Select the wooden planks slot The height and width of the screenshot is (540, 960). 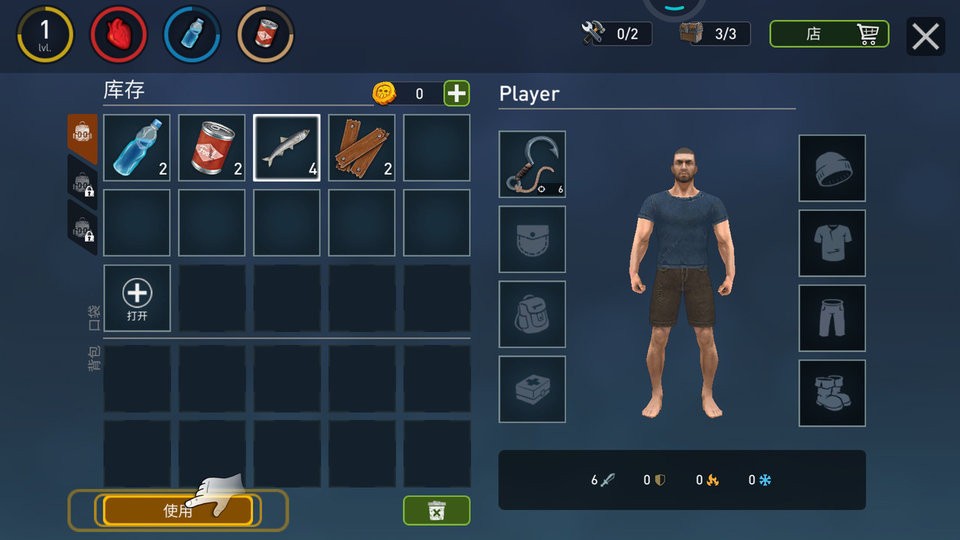click(362, 148)
